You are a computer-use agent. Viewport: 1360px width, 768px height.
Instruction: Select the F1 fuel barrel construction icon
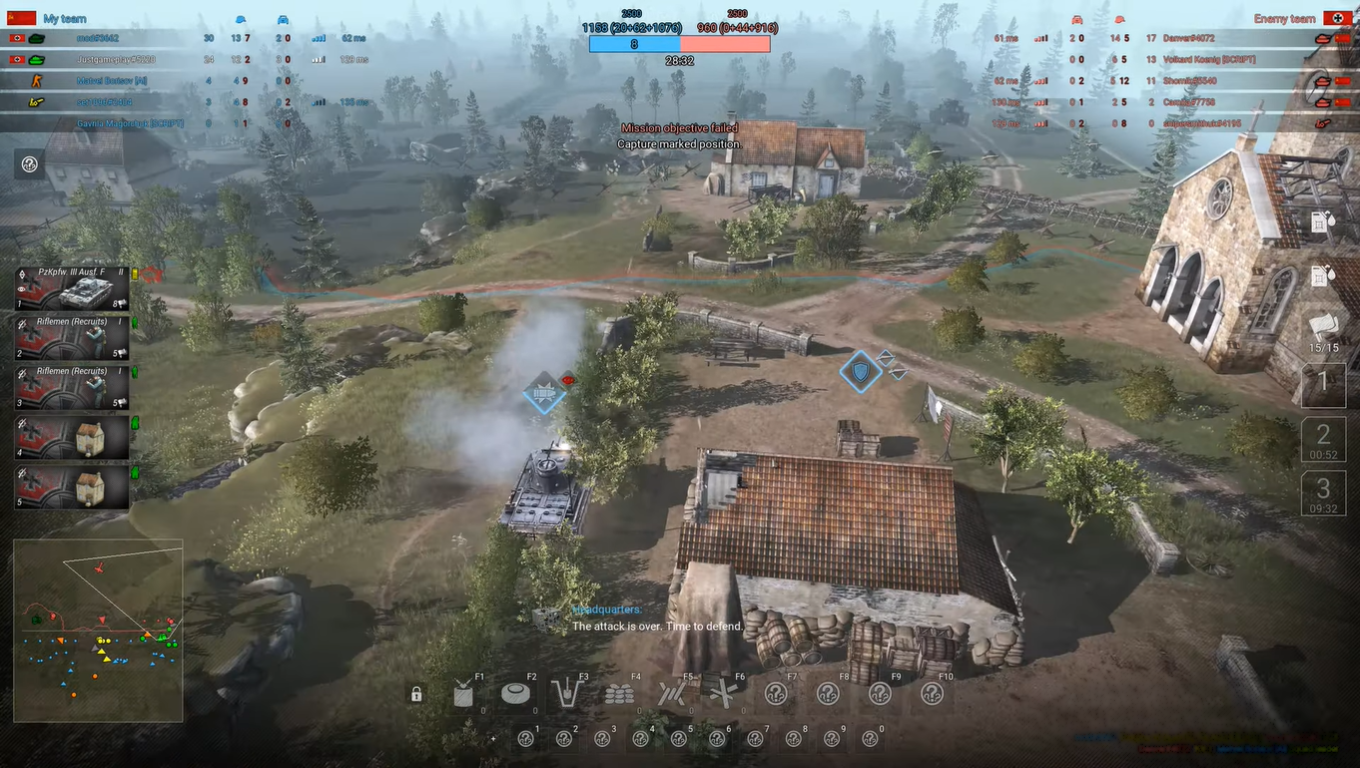coord(461,693)
